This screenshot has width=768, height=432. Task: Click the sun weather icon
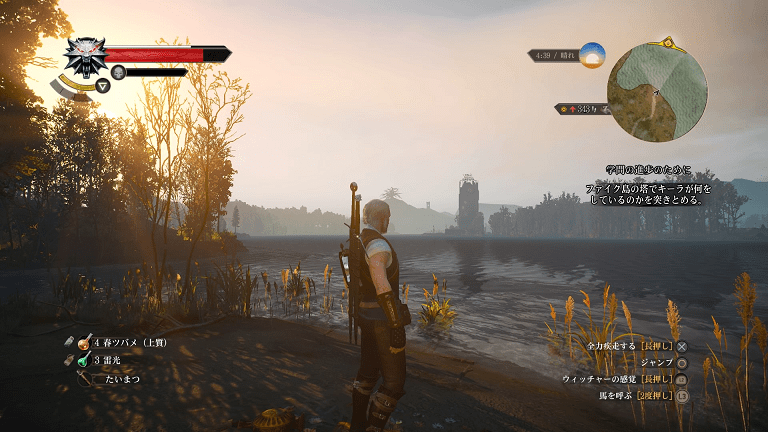pyautogui.click(x=592, y=55)
